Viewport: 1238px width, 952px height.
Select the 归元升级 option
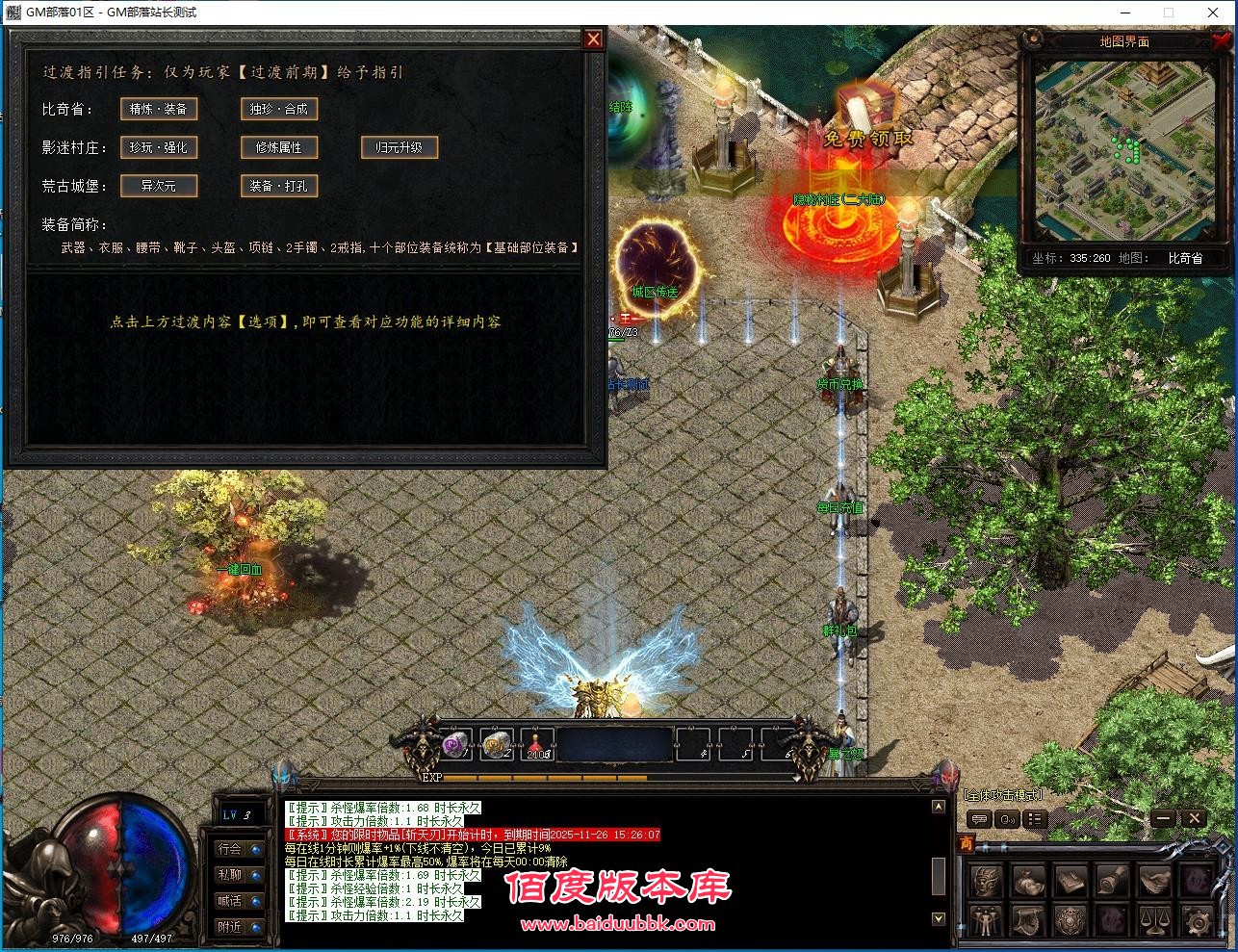399,147
